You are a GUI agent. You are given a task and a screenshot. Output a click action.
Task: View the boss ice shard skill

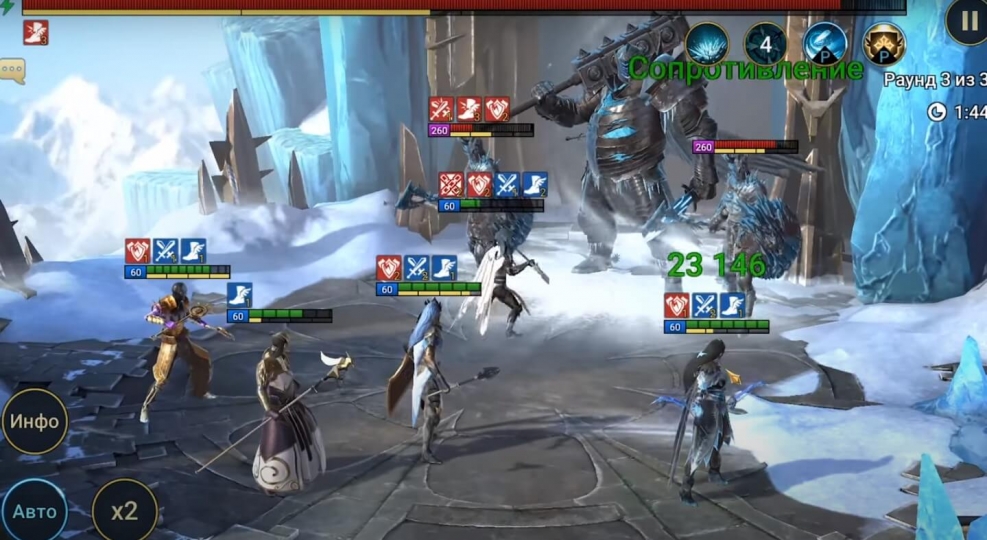tap(707, 44)
